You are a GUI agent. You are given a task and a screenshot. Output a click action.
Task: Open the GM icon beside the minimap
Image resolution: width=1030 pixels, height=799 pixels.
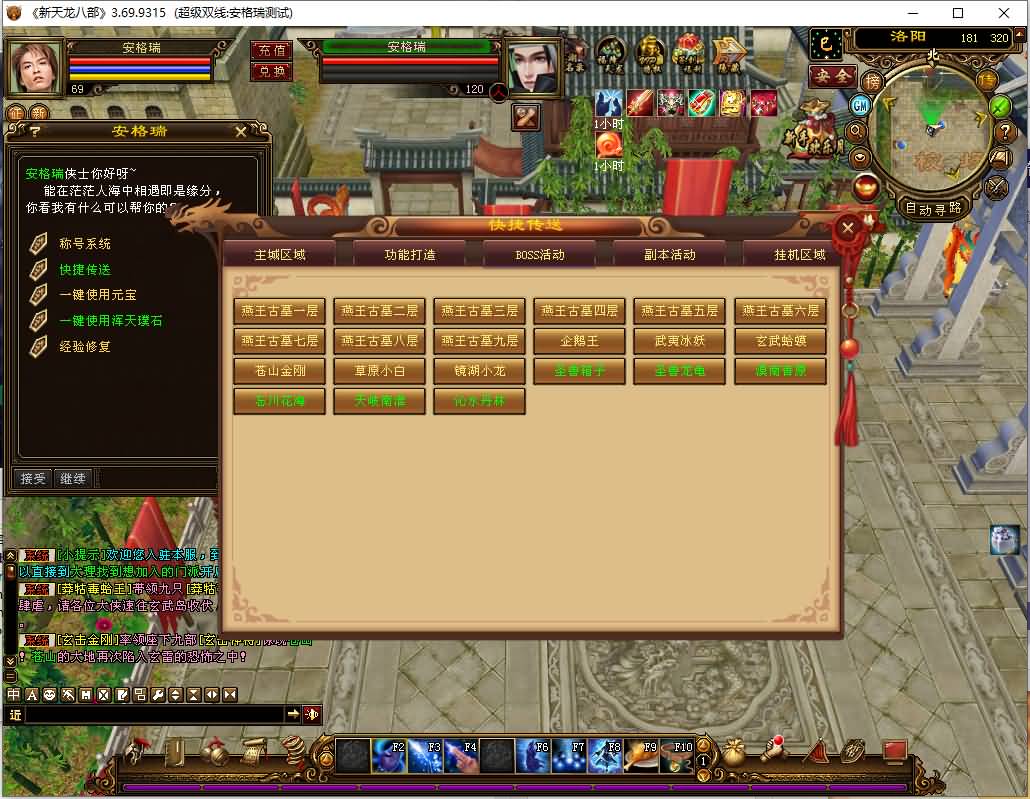tap(859, 105)
